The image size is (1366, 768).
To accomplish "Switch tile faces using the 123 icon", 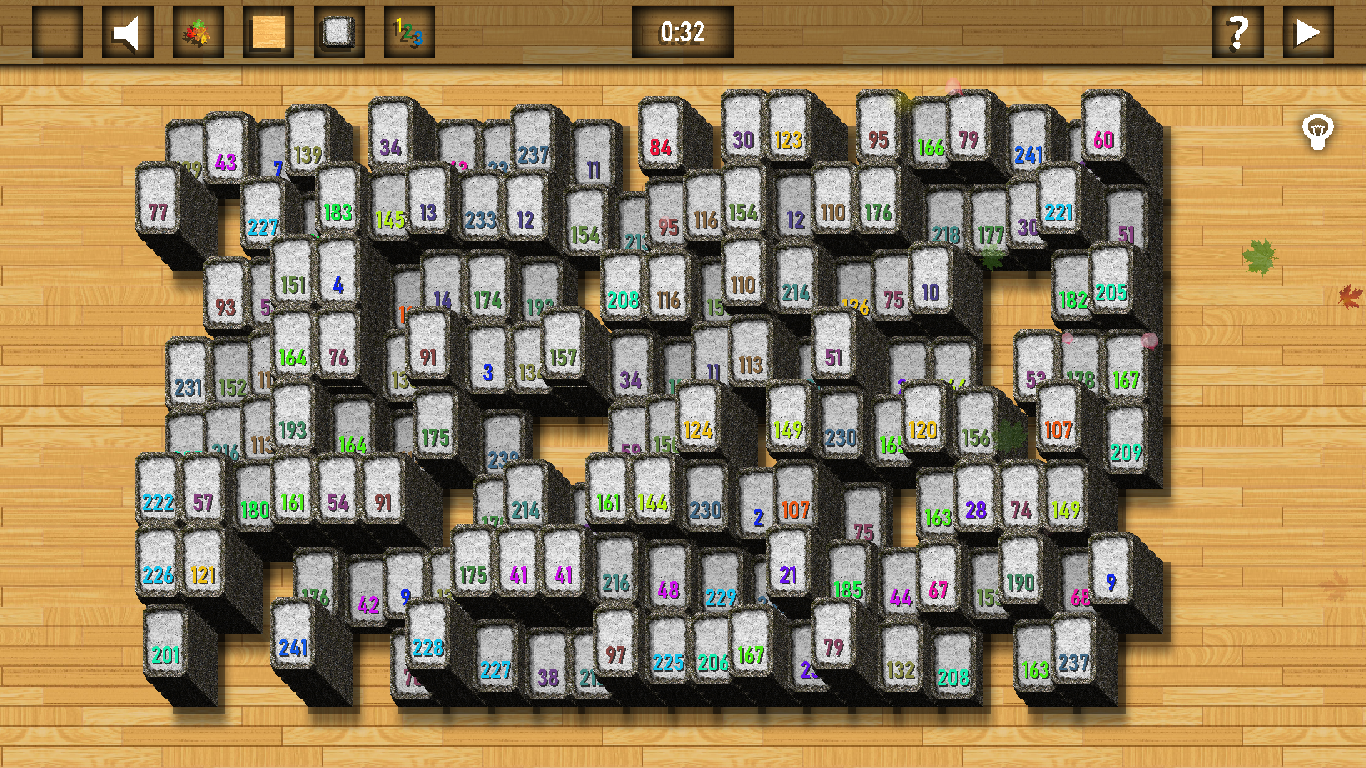I will (408, 31).
